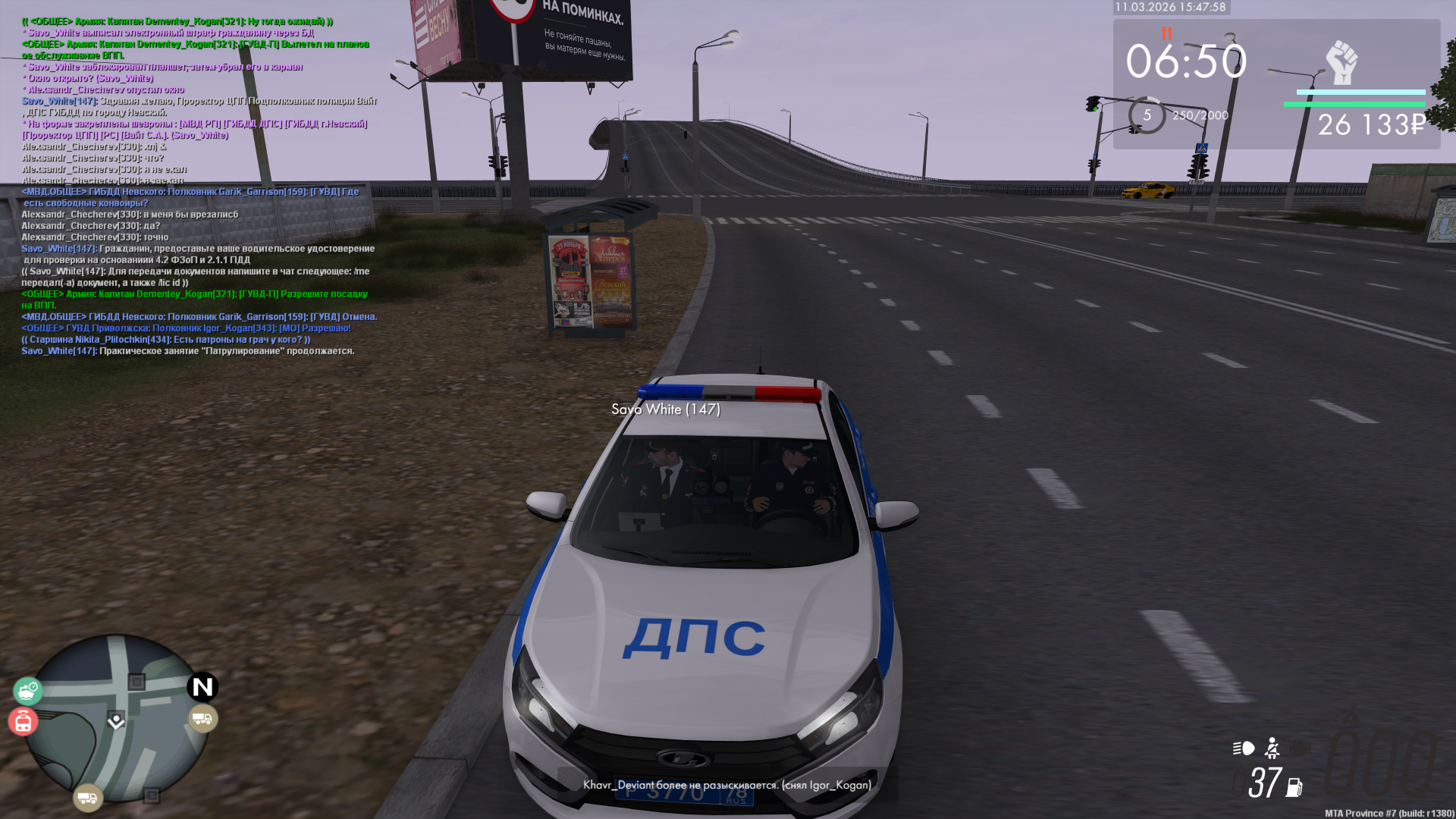Click the player position arrow on the minimap

click(x=116, y=720)
